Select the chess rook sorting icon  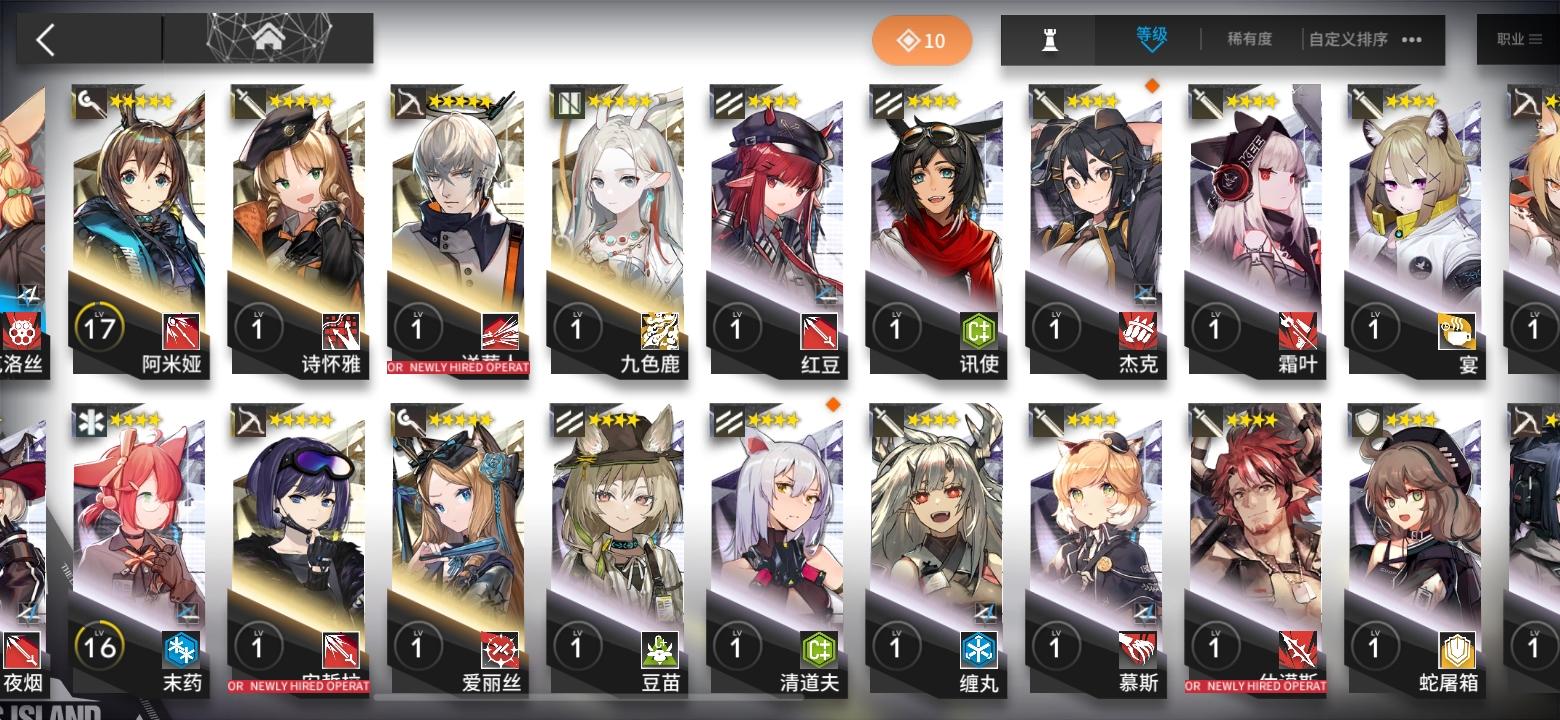[1050, 39]
